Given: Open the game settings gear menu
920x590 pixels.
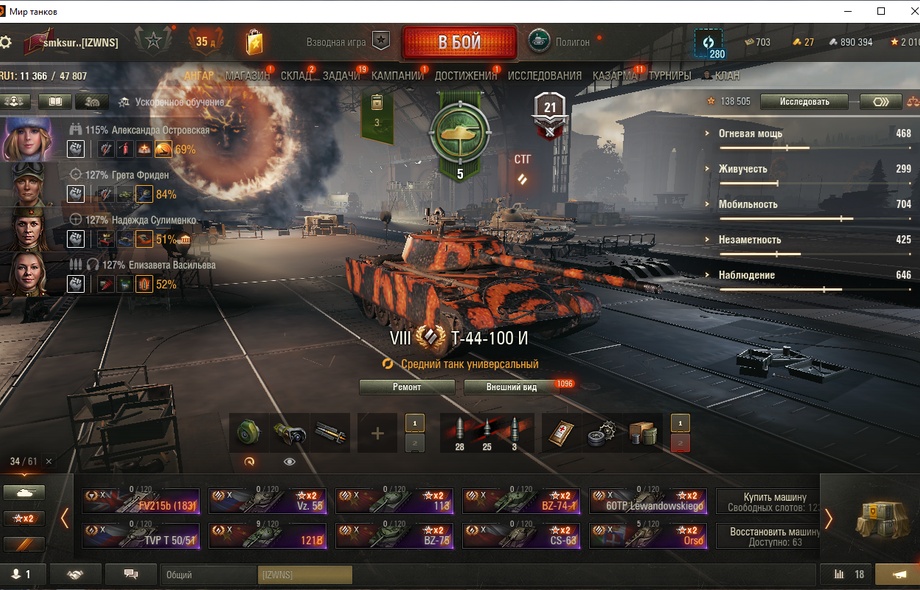Looking at the screenshot, I should pyautogui.click(x=6, y=43).
